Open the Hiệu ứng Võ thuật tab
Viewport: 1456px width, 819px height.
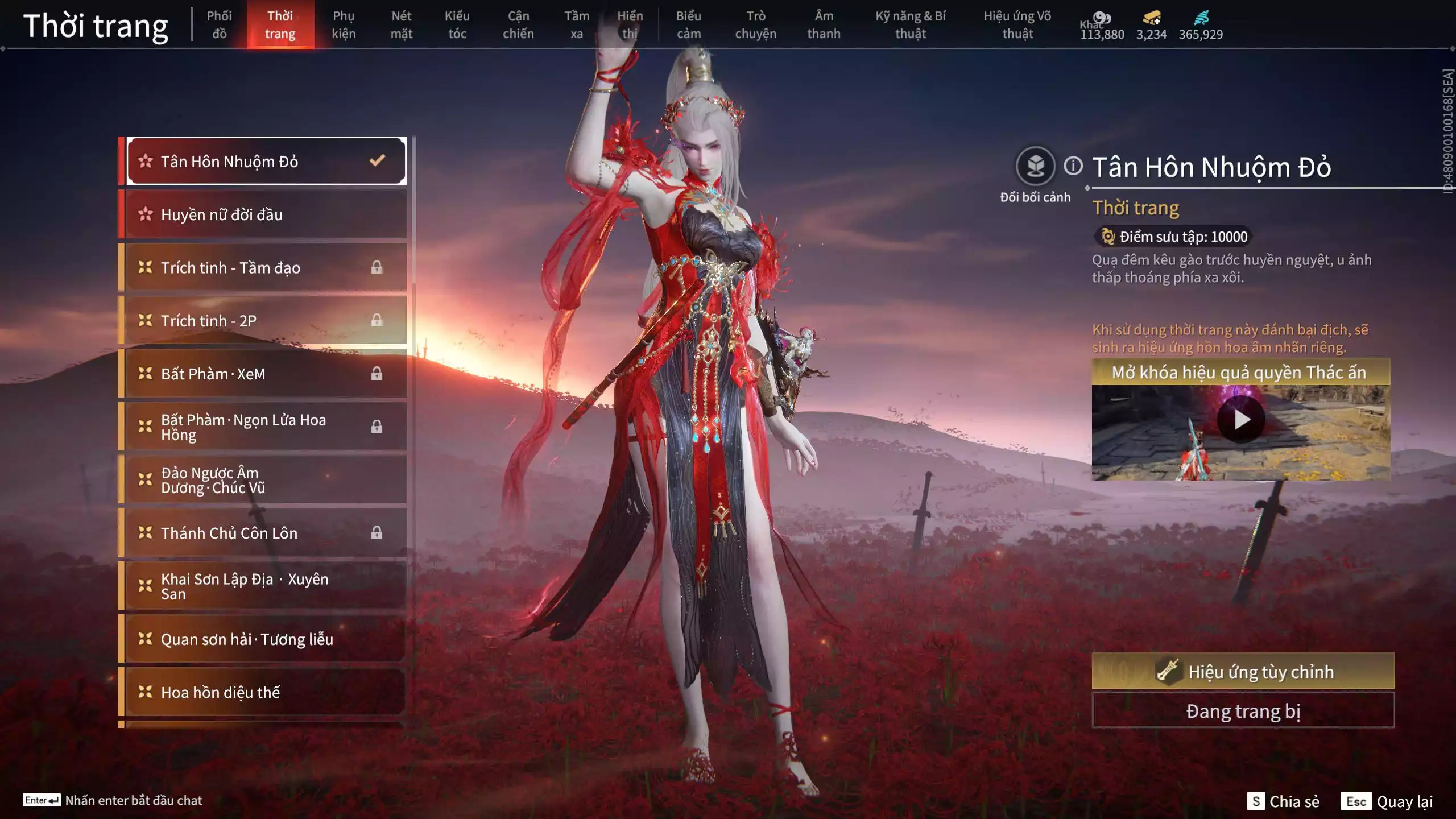(1017, 25)
